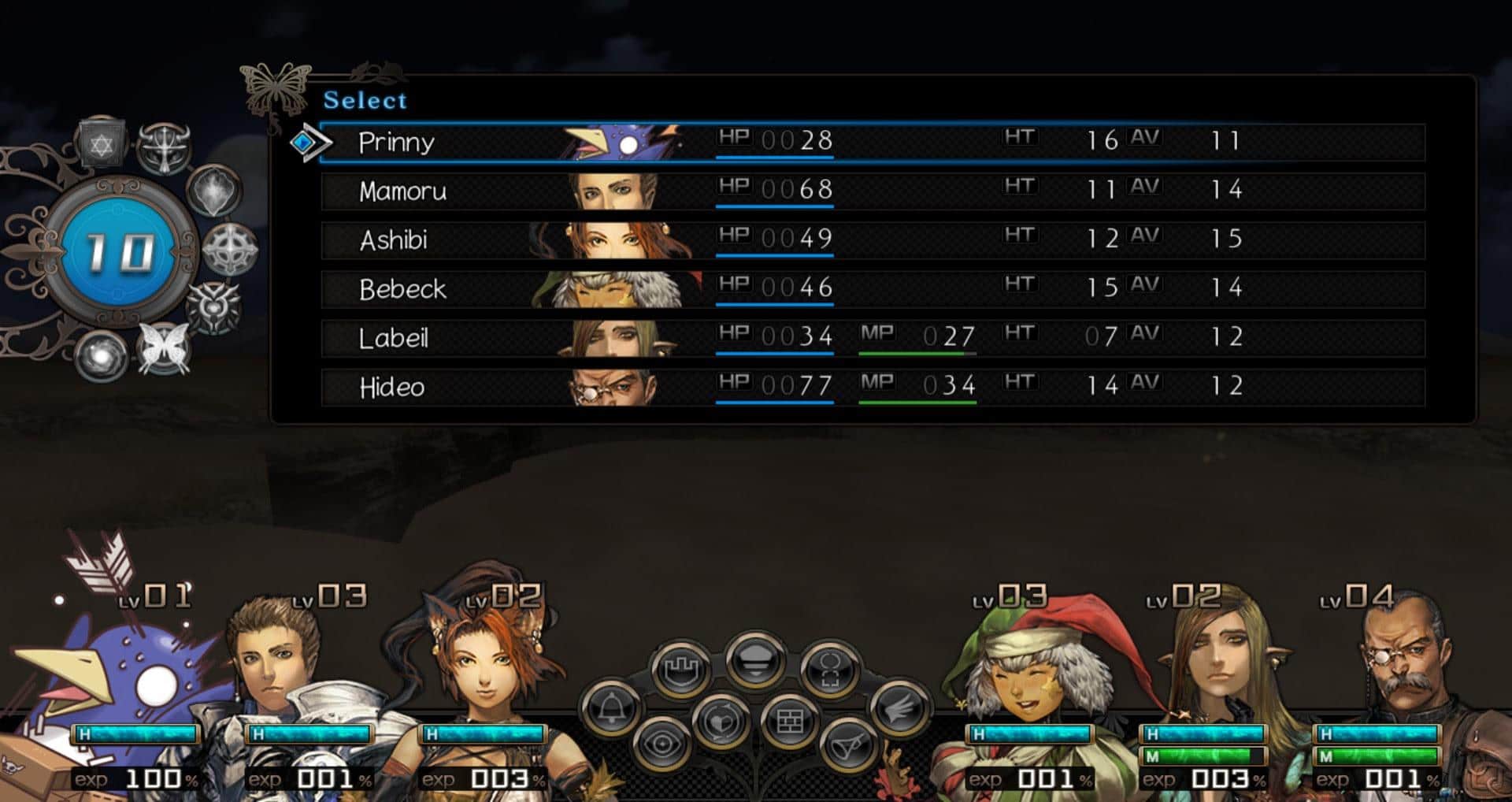This screenshot has width=1512, height=802.
Task: Click the white butterfly wheel icon
Action: click(164, 347)
